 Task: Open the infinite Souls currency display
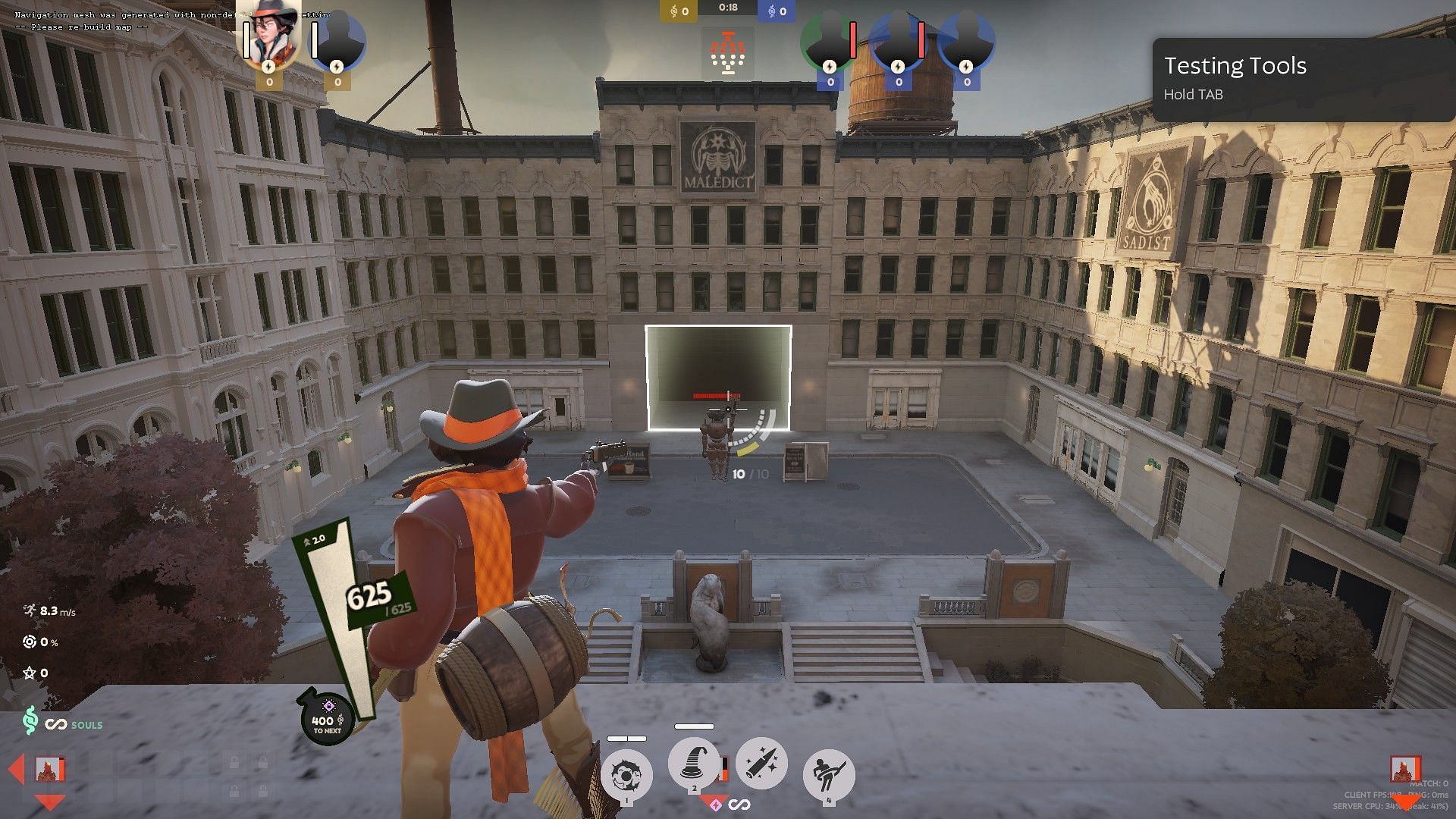pyautogui.click(x=64, y=723)
